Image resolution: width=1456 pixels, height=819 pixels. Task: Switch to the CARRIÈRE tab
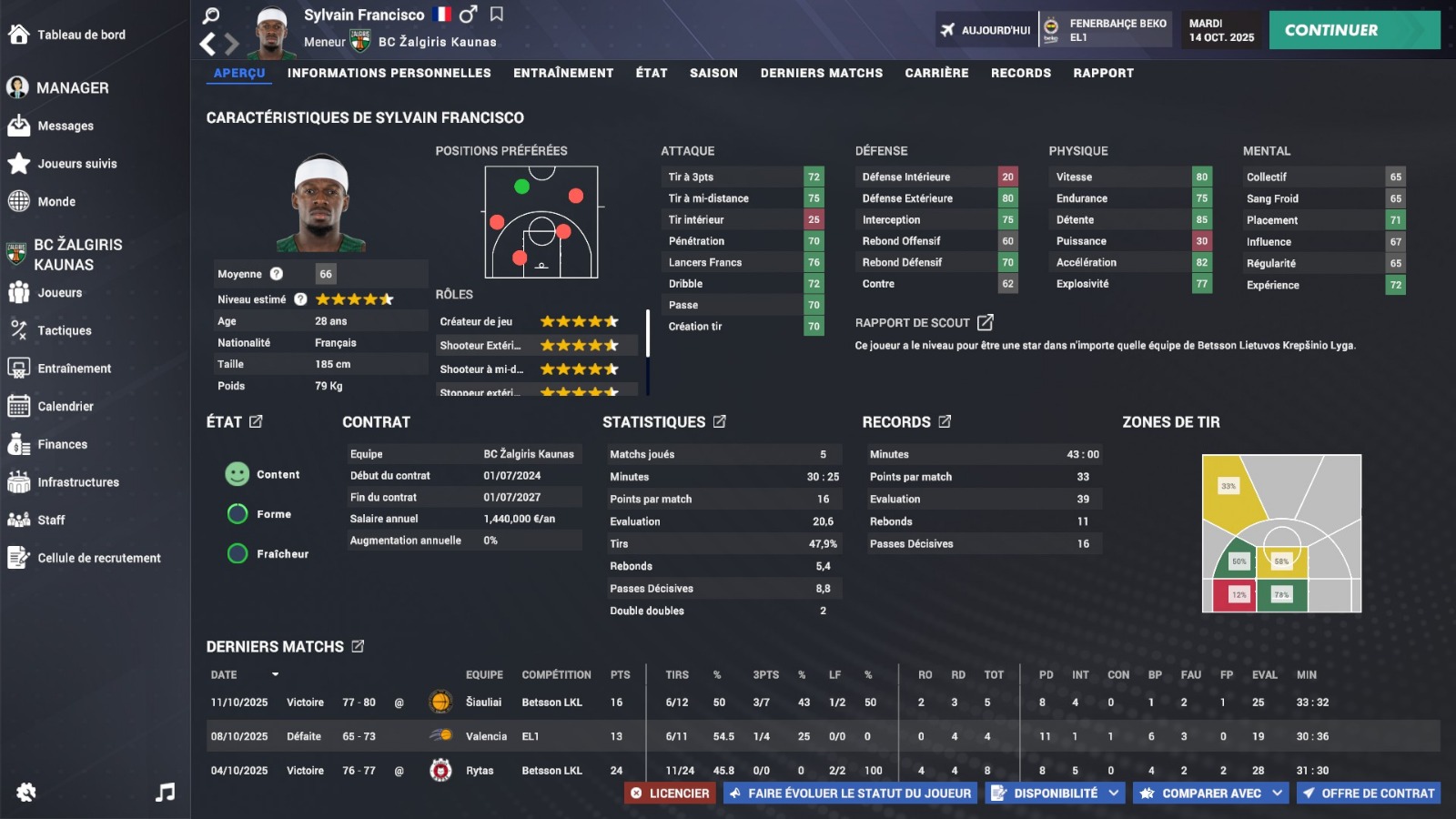pos(937,73)
